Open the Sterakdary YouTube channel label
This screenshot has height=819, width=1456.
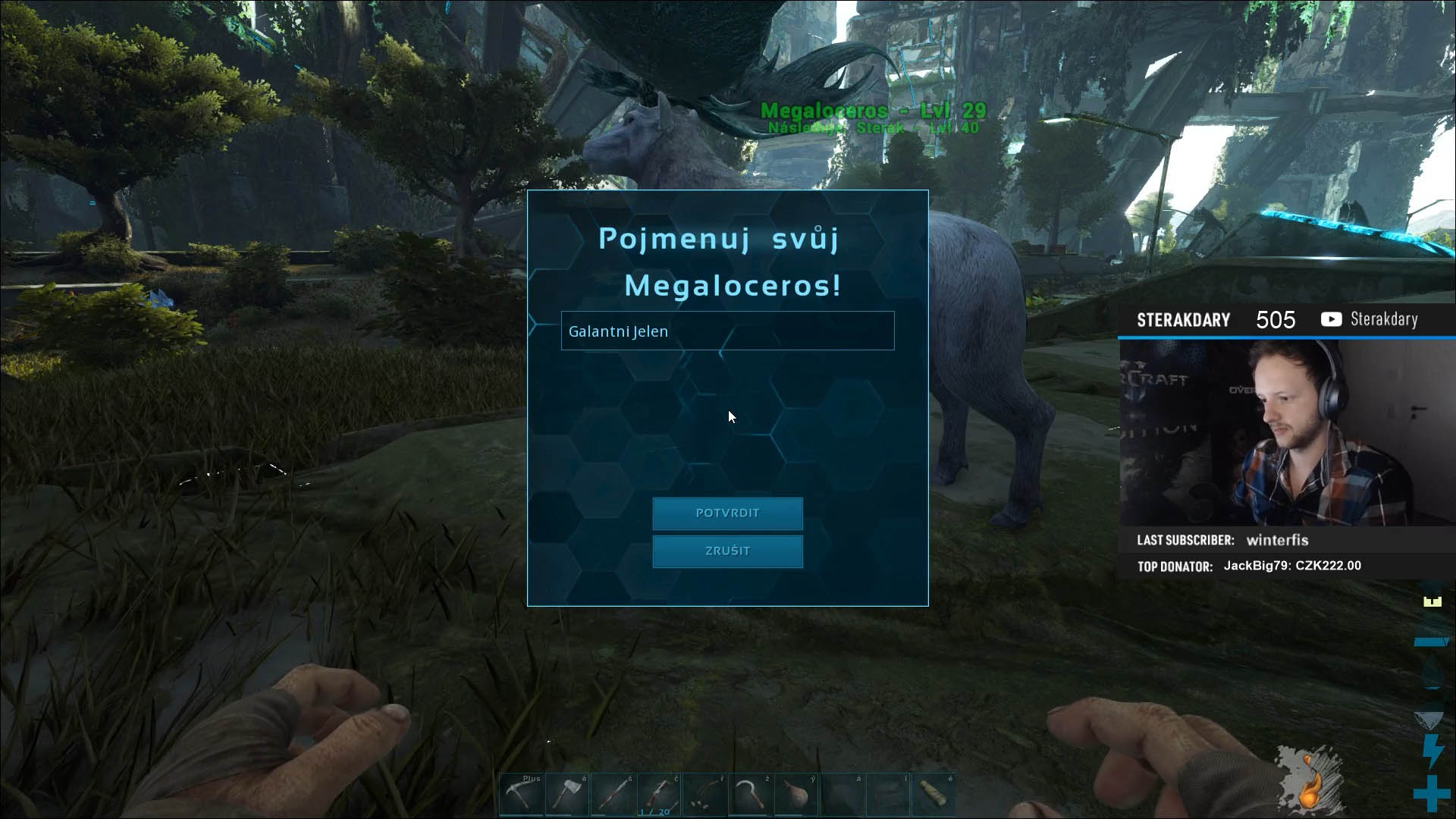click(1370, 319)
